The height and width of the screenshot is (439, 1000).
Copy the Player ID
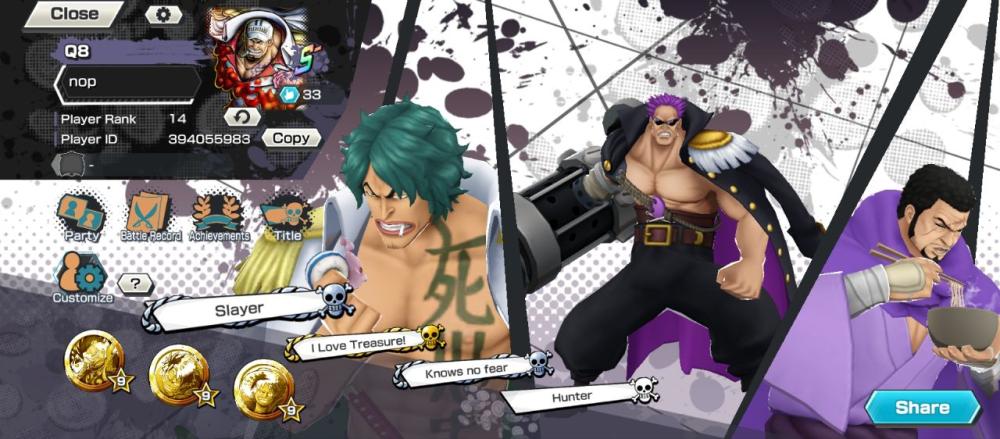coord(291,138)
